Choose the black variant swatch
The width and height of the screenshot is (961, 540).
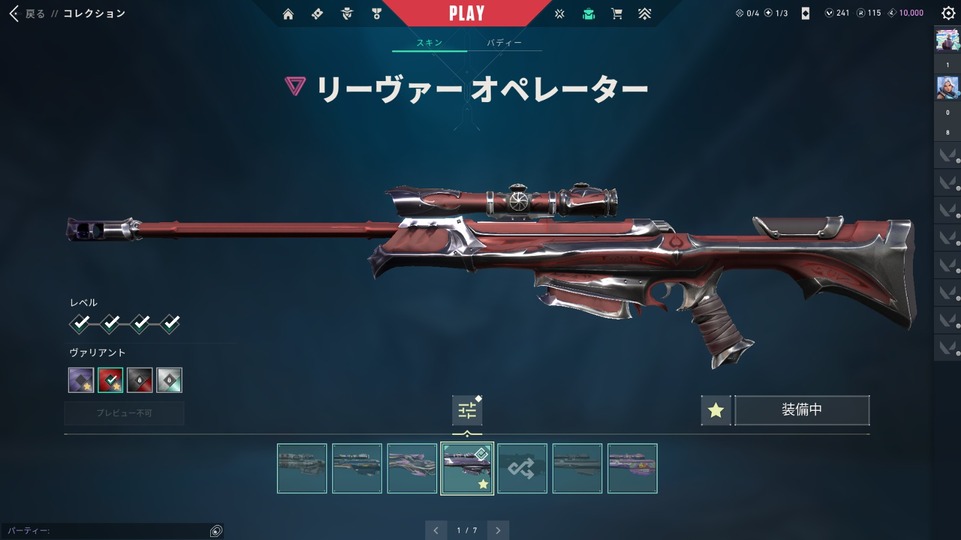[140, 380]
